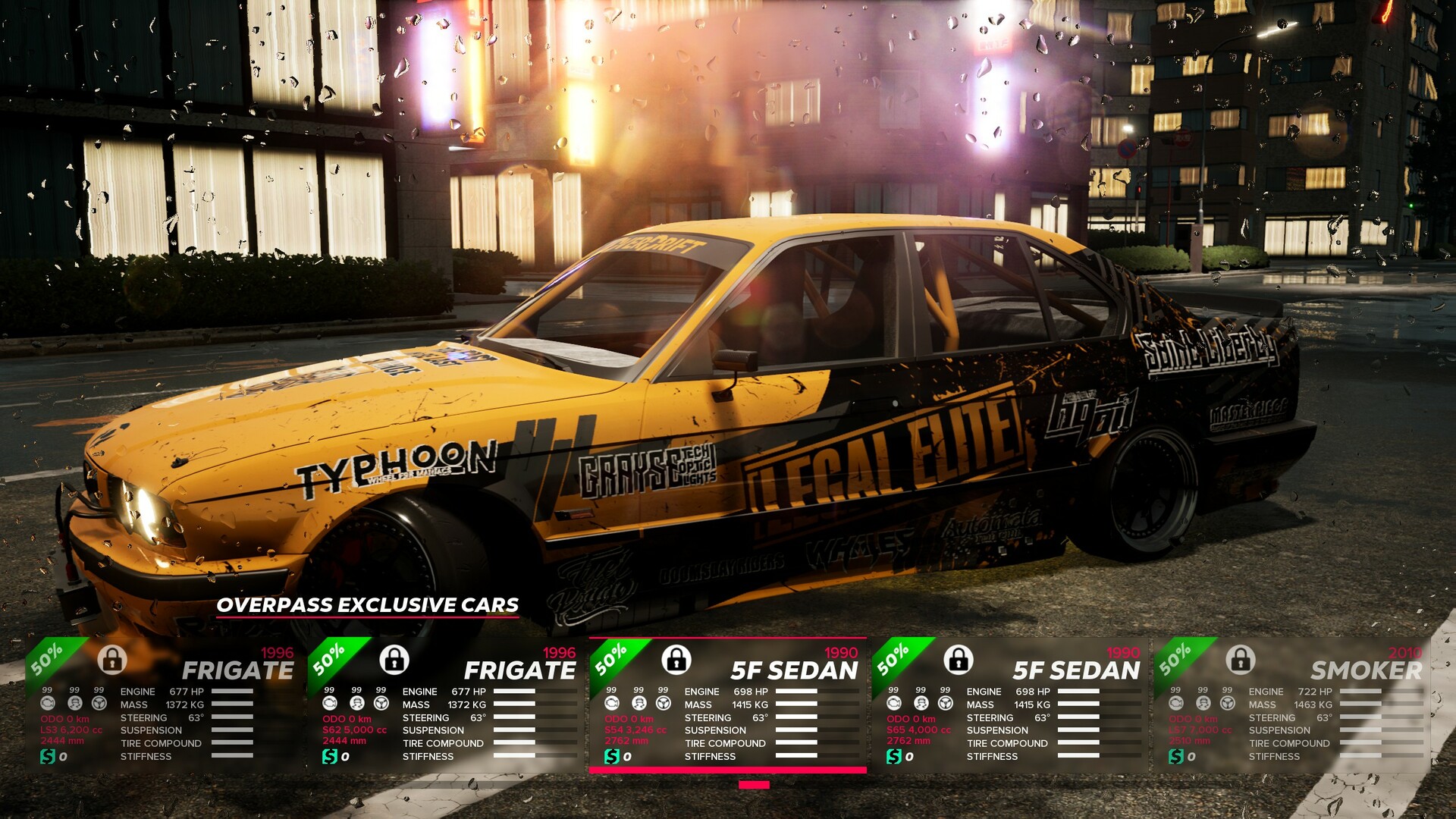Image resolution: width=1456 pixels, height=819 pixels.
Task: Click the OVERPASS EXCLUSIVE CARS heading
Action: click(x=369, y=606)
